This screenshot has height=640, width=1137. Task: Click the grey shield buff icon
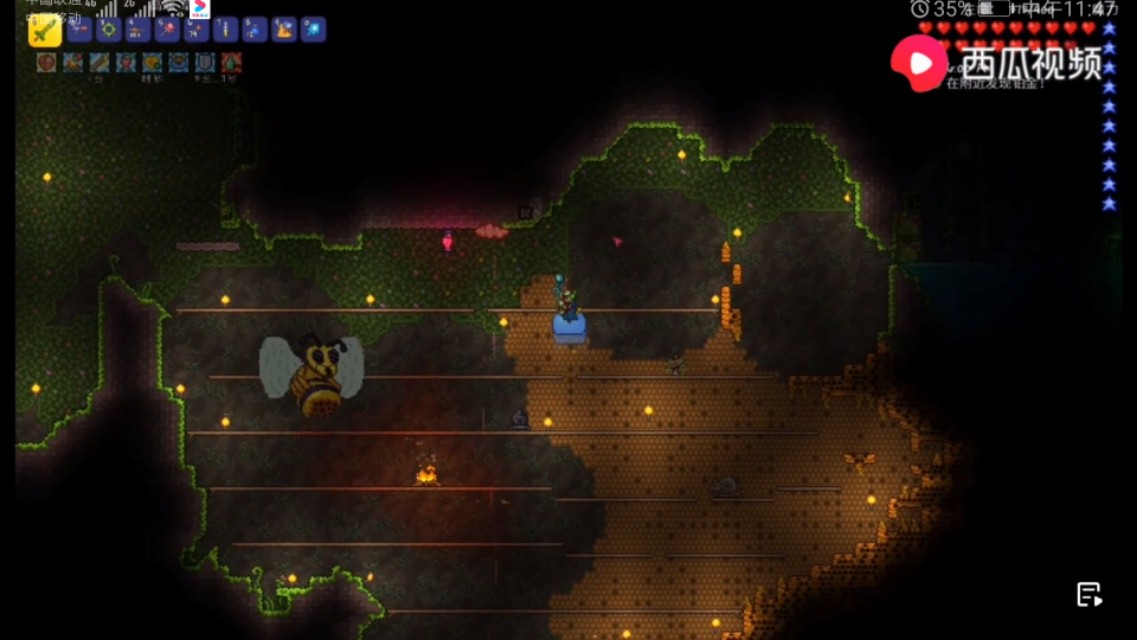pos(204,62)
